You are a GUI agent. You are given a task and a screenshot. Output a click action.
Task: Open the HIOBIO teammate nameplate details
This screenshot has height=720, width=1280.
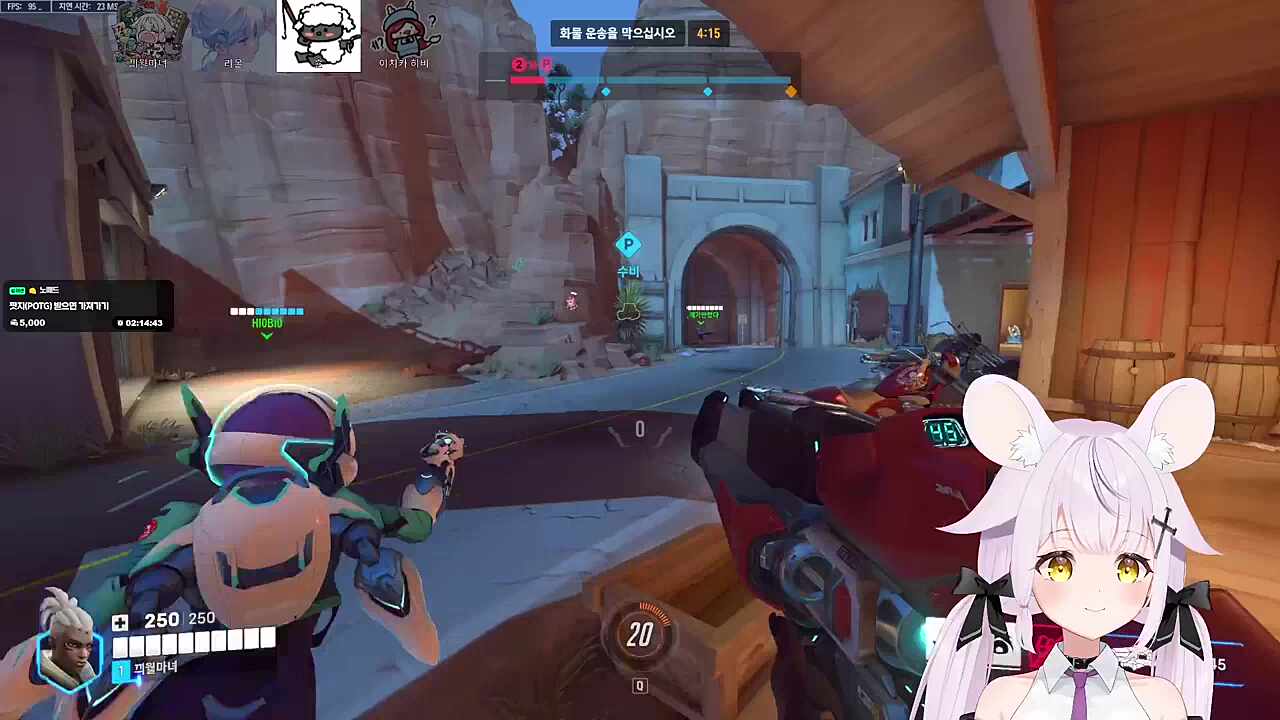pyautogui.click(x=266, y=323)
